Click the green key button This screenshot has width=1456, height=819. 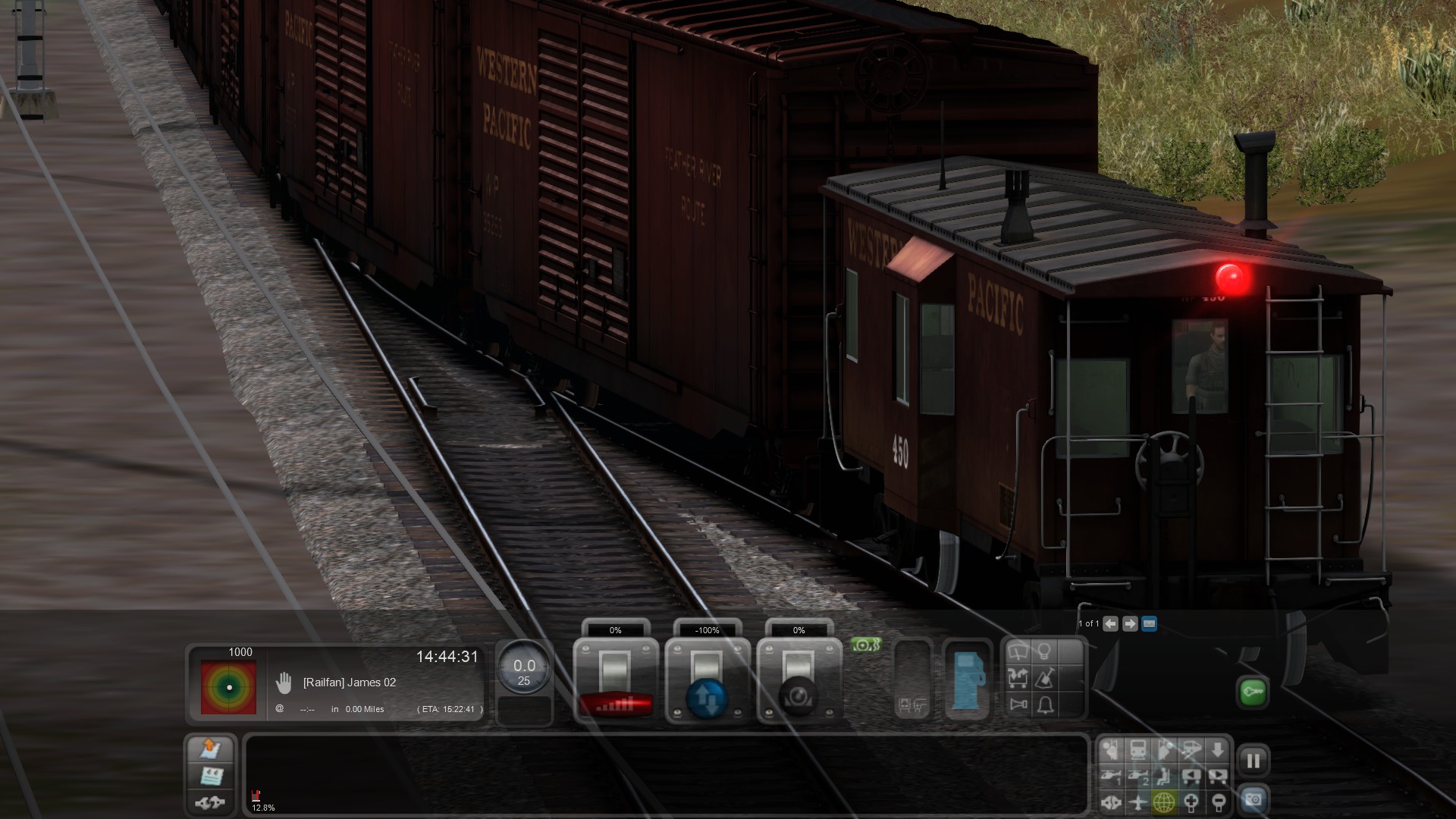click(1253, 692)
